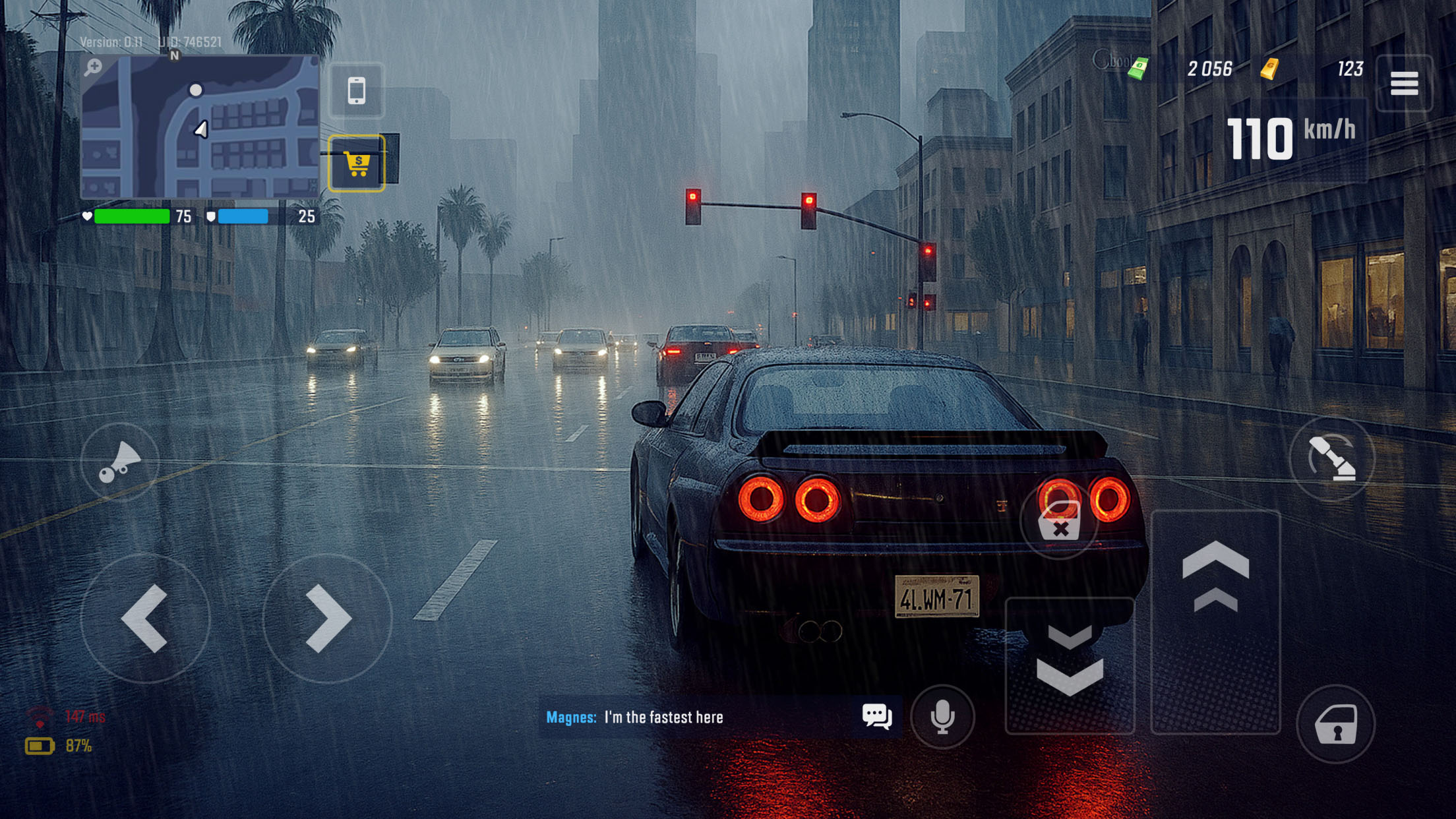
Task: Open the hamburger menu
Action: click(x=1404, y=83)
